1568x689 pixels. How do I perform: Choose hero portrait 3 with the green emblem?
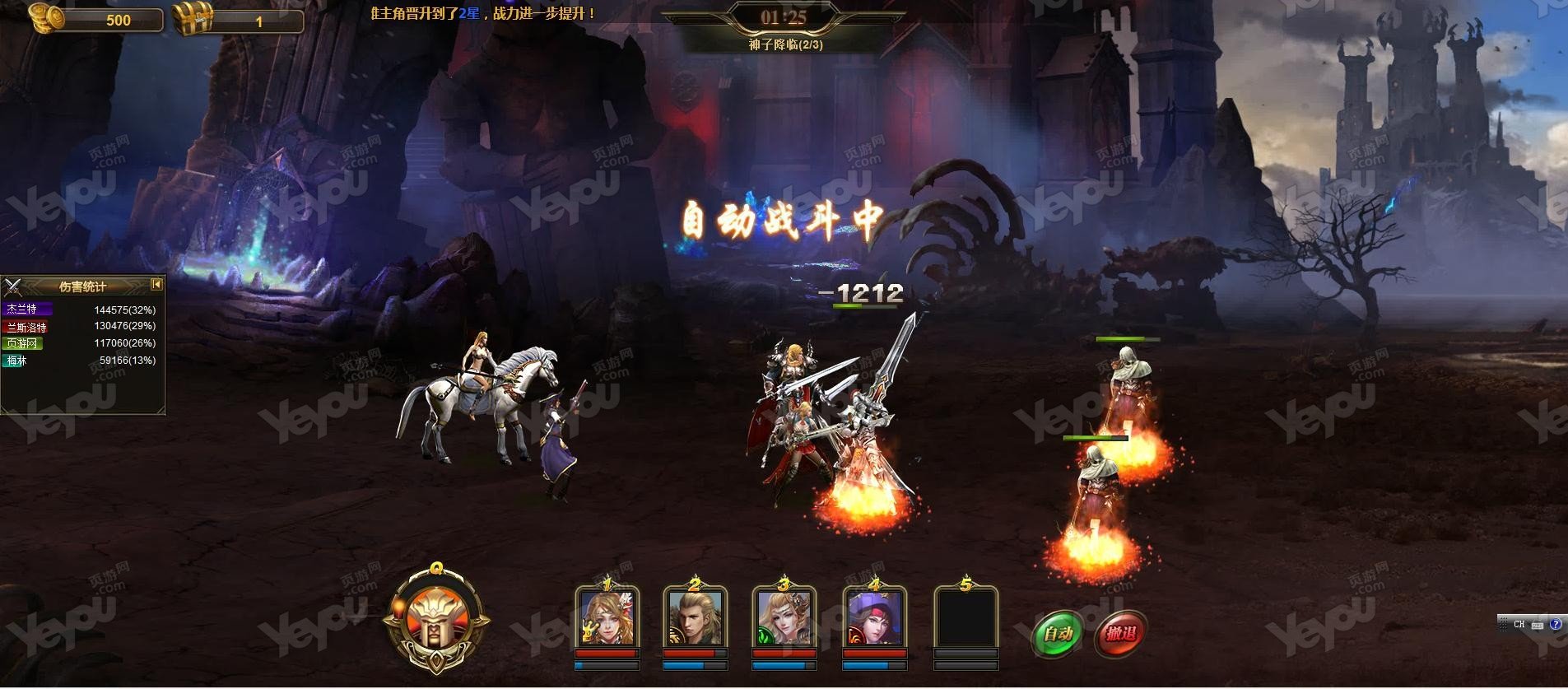click(x=784, y=617)
